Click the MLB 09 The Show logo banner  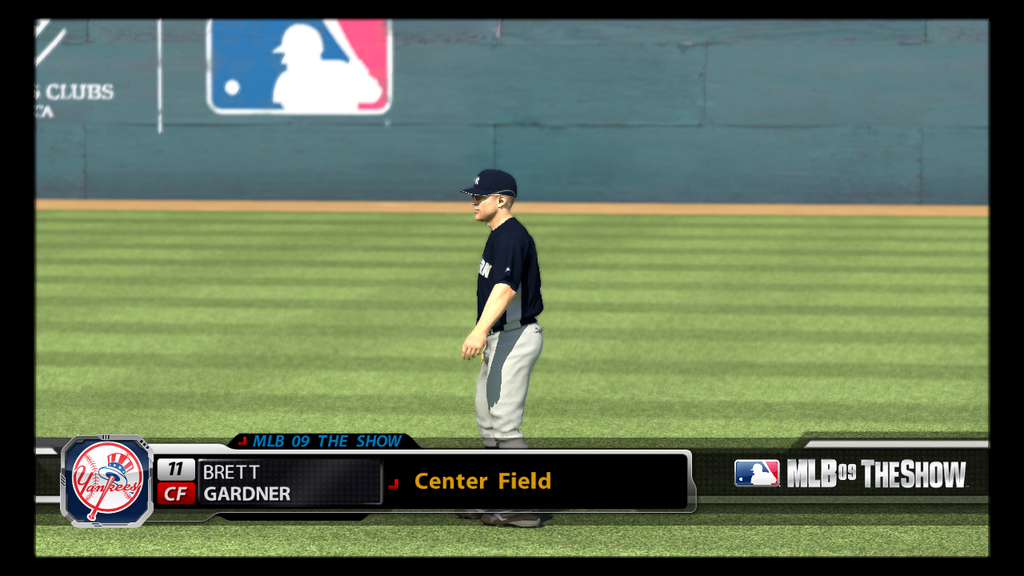pos(851,474)
